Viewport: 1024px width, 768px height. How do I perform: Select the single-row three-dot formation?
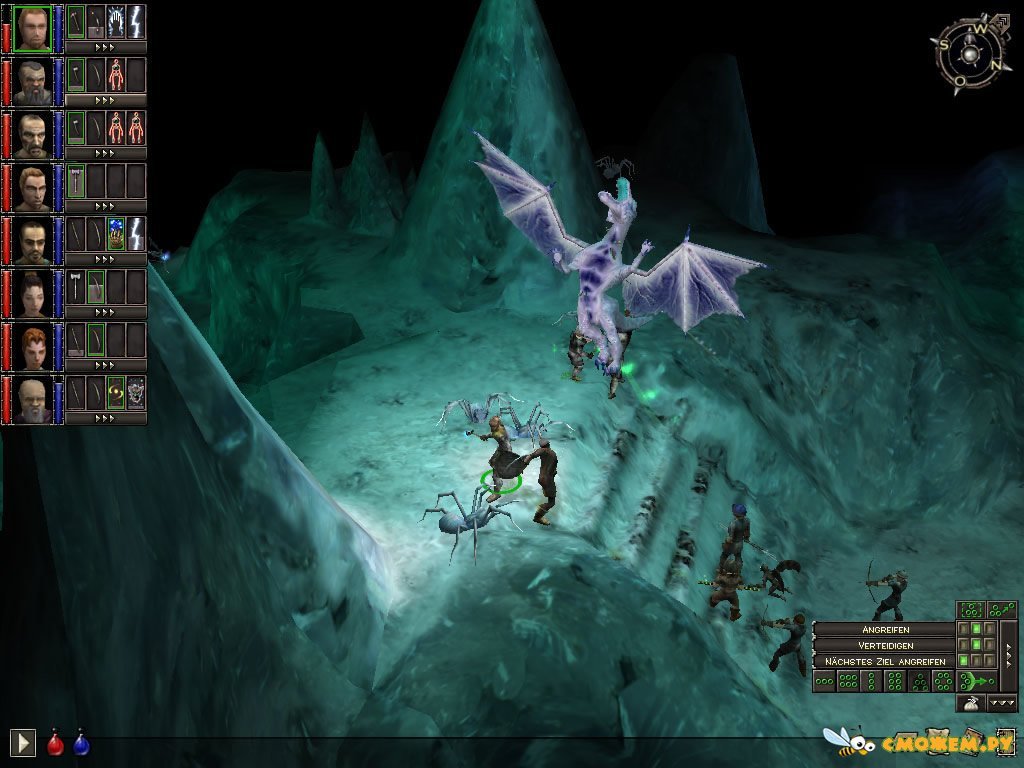point(823,682)
